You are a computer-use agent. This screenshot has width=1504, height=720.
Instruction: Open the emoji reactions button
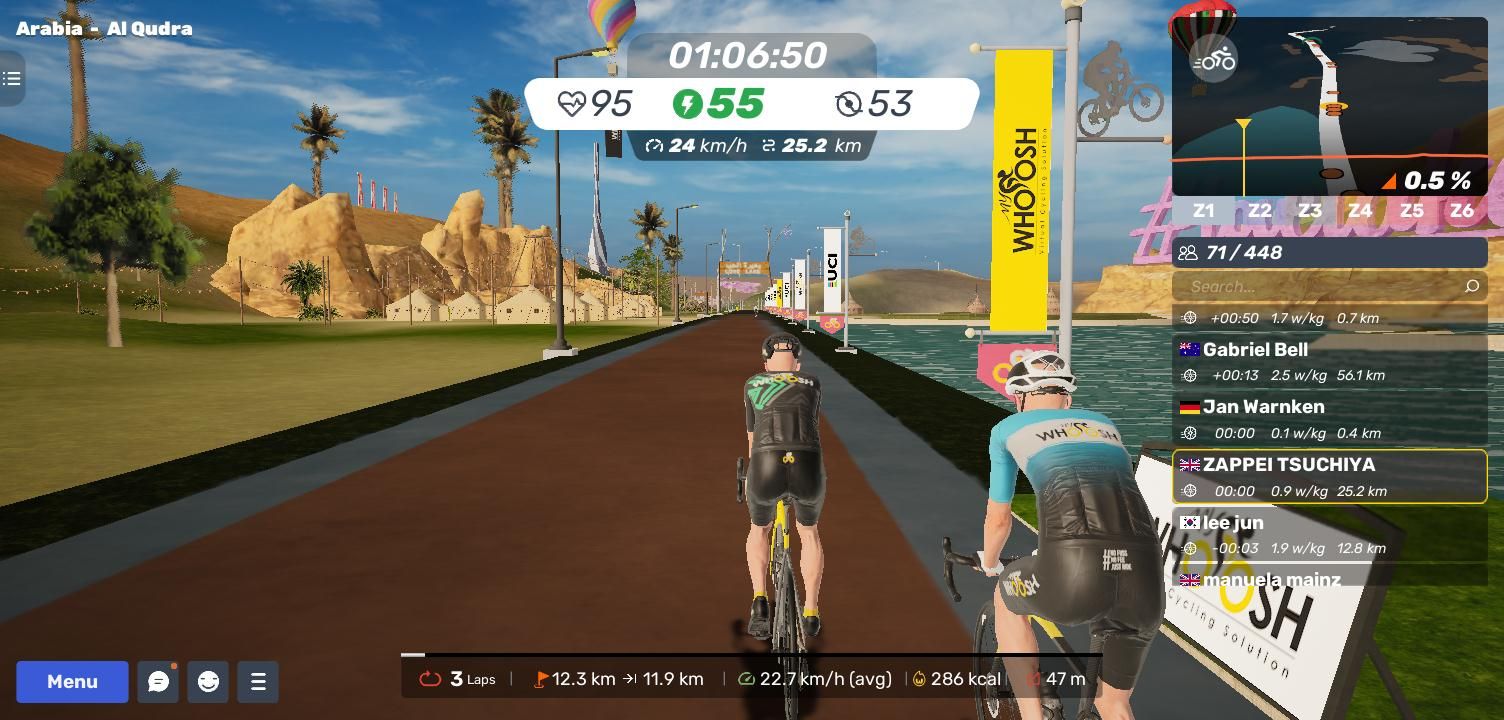click(x=208, y=682)
